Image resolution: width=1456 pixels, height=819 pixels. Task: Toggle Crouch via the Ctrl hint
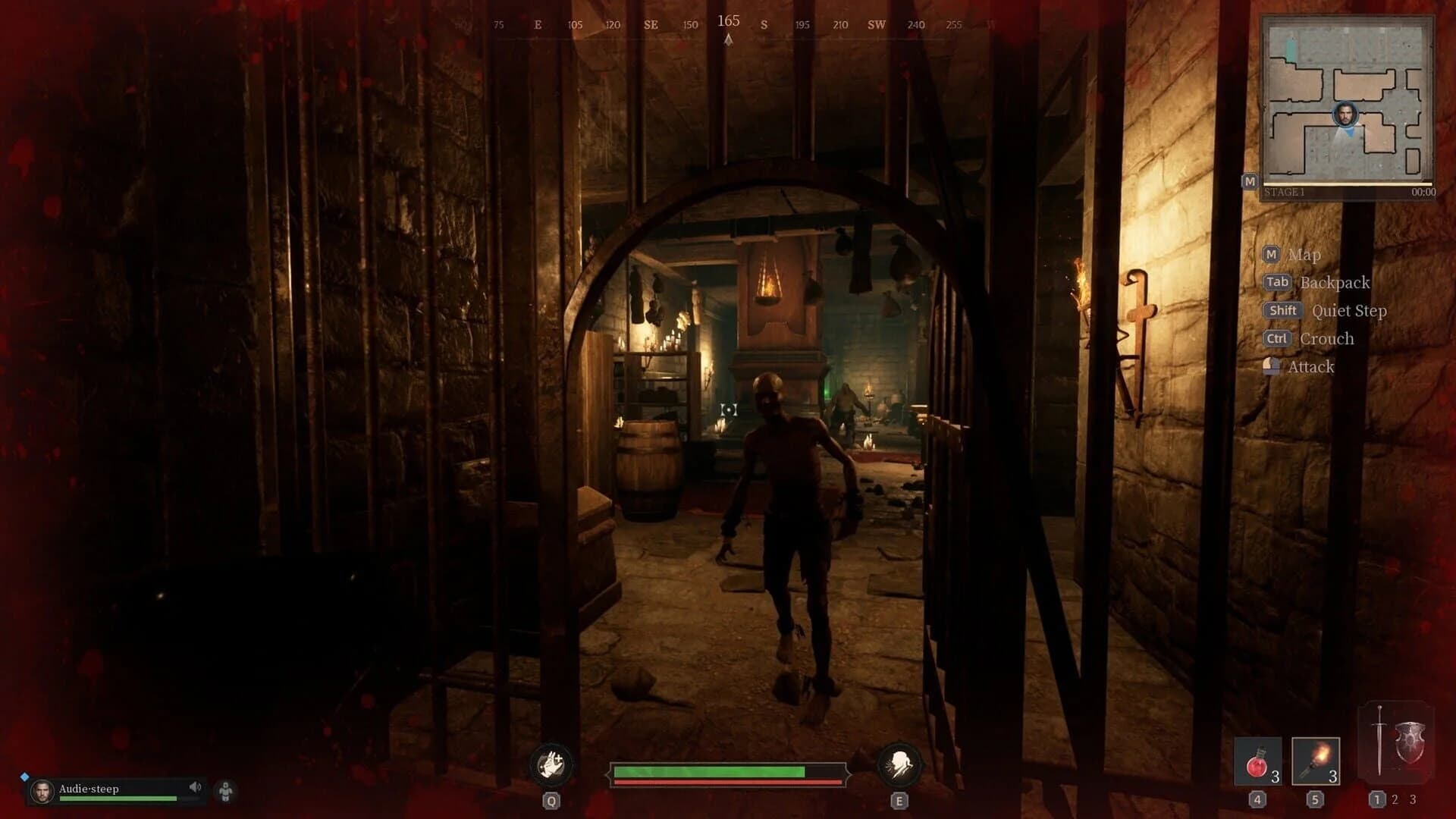click(1276, 338)
